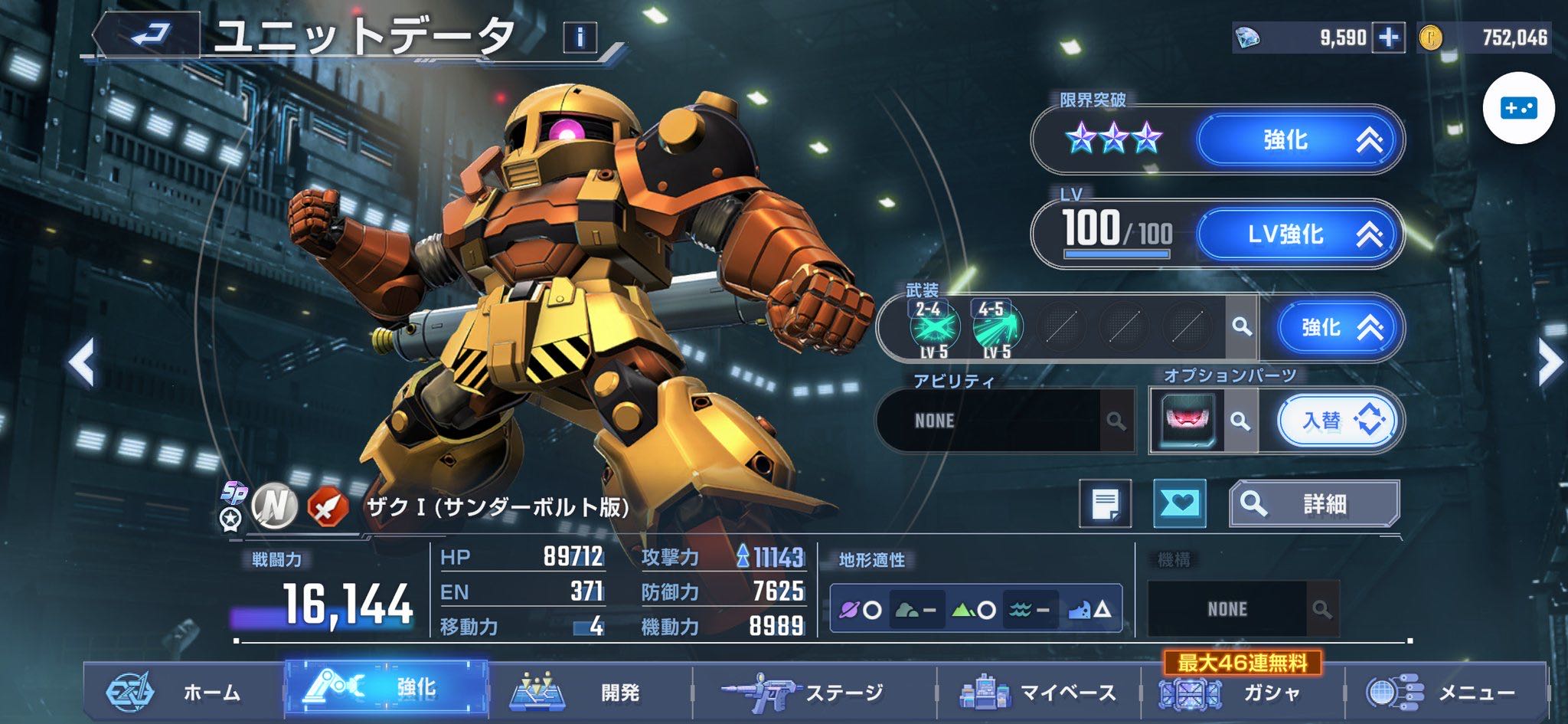Switch to the previous unit arrow
The height and width of the screenshot is (724, 1568).
pos(82,362)
